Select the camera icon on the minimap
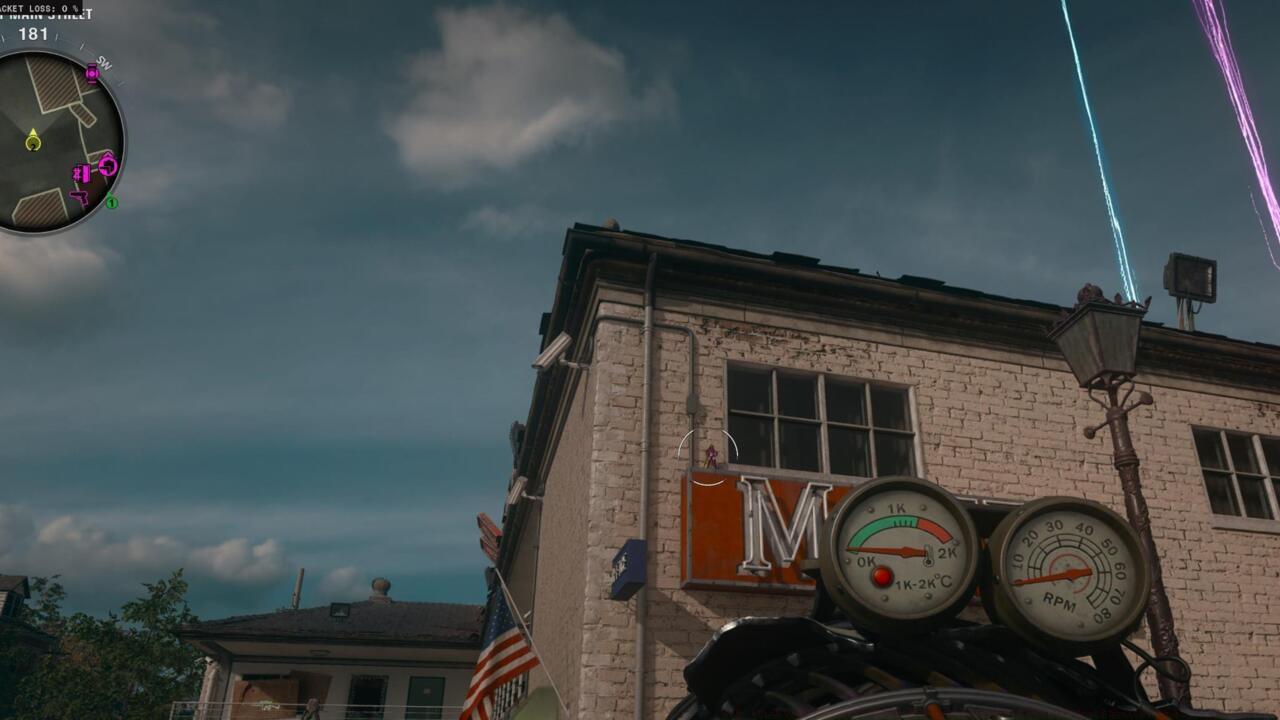 [x=93, y=74]
